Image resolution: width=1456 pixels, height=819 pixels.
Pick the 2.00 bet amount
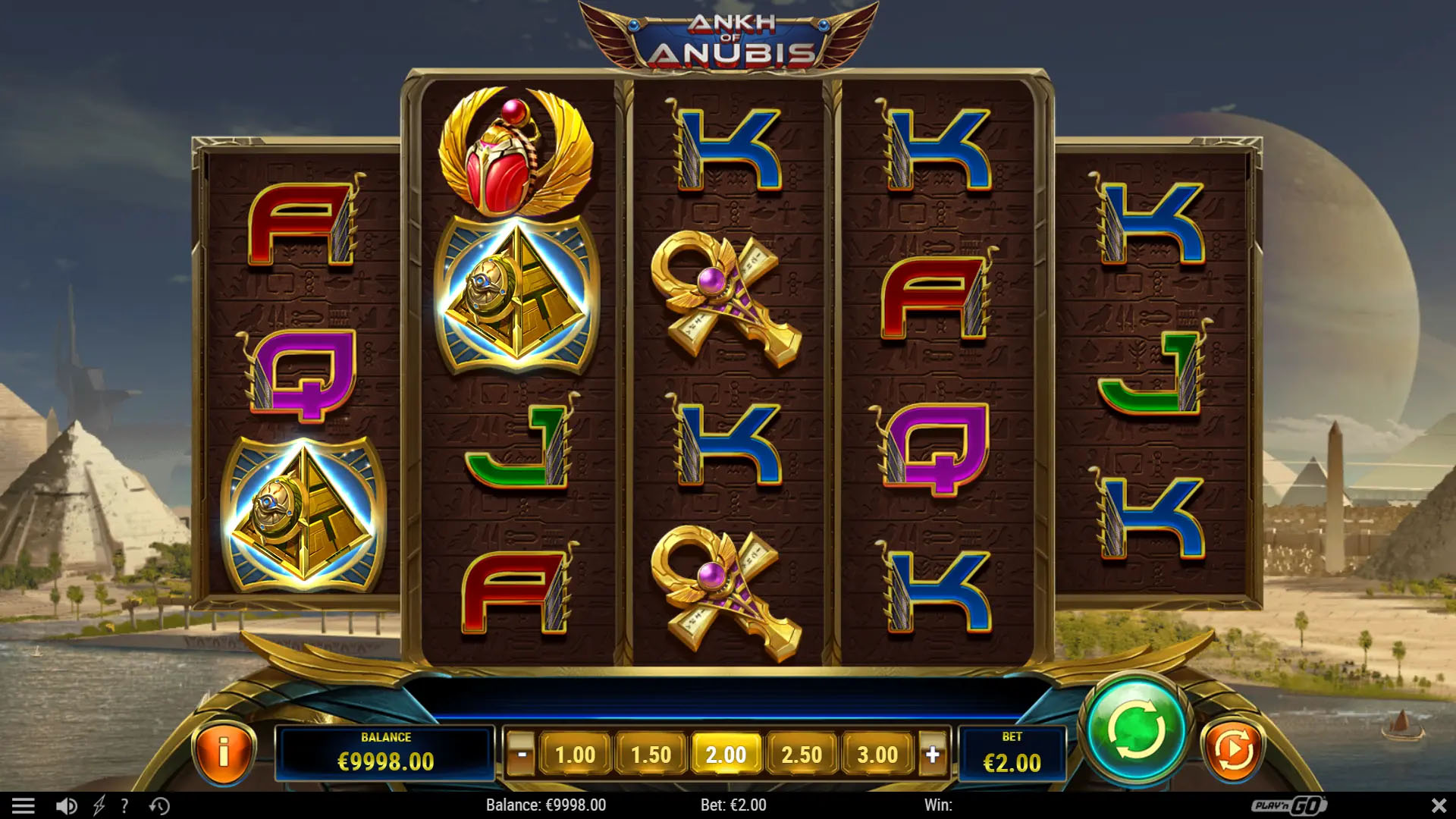726,755
